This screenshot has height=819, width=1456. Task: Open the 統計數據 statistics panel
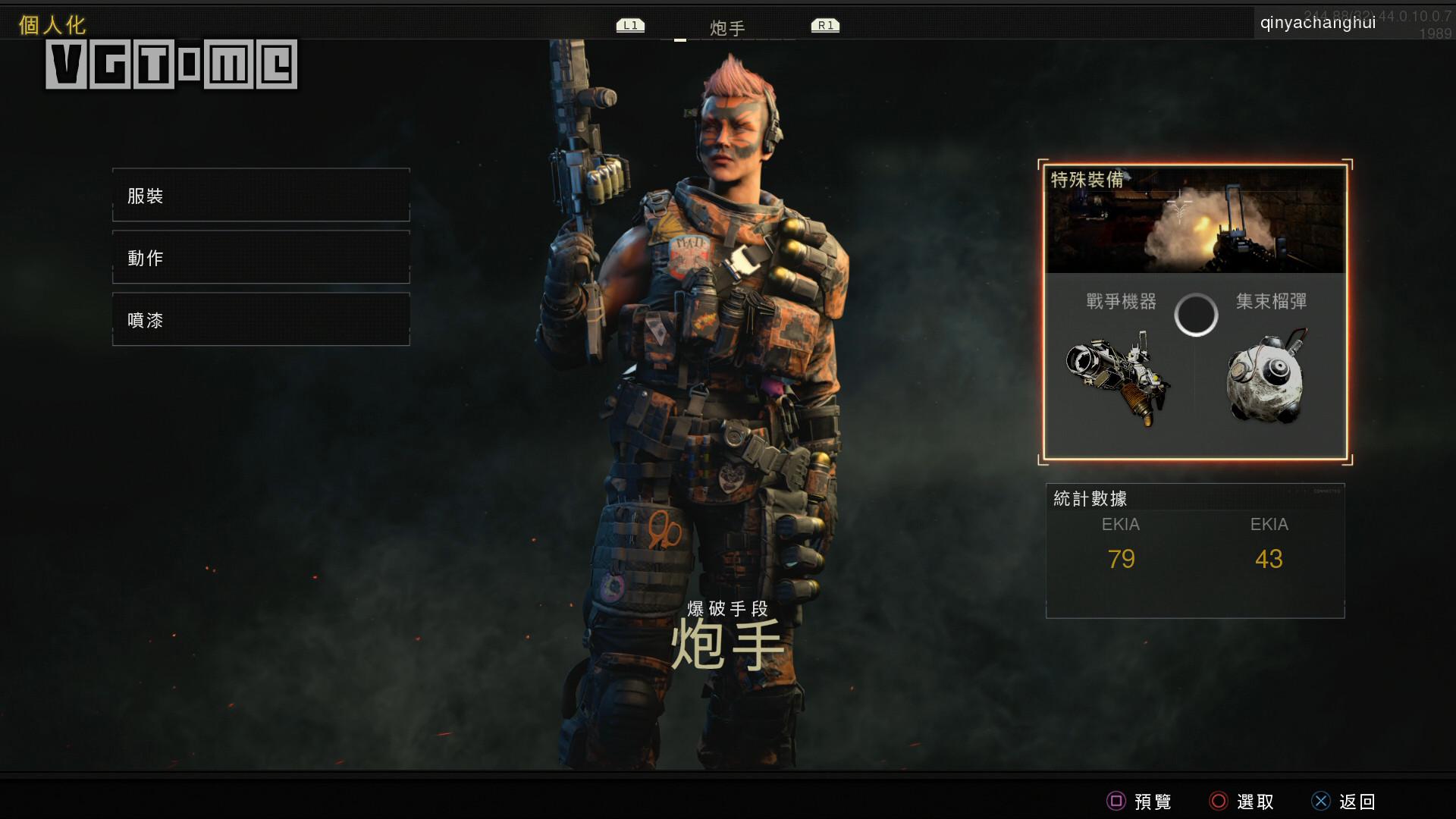pyautogui.click(x=1195, y=551)
